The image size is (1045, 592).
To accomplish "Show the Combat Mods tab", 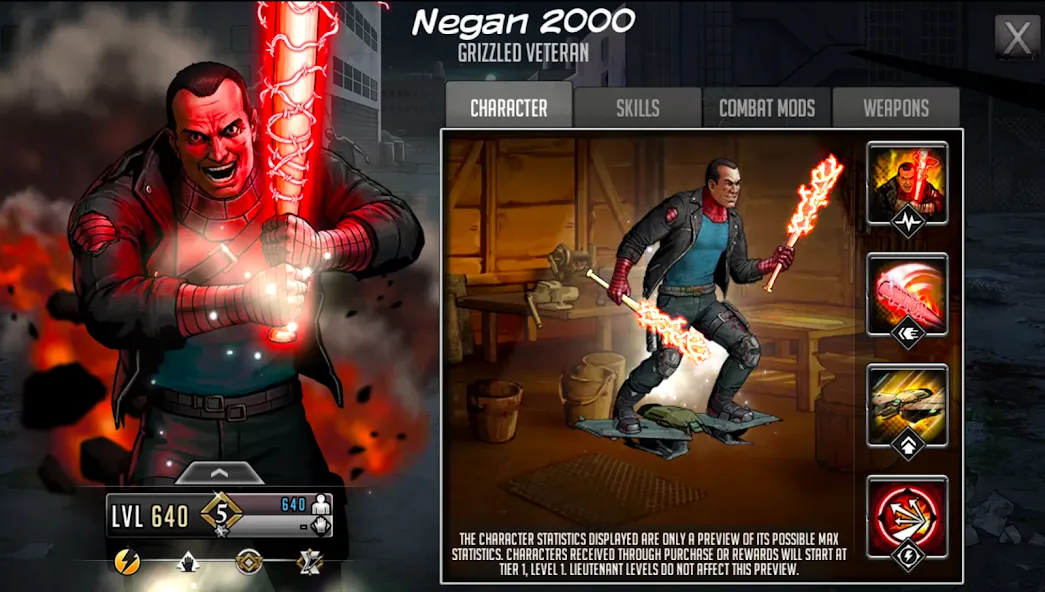I will (767, 108).
